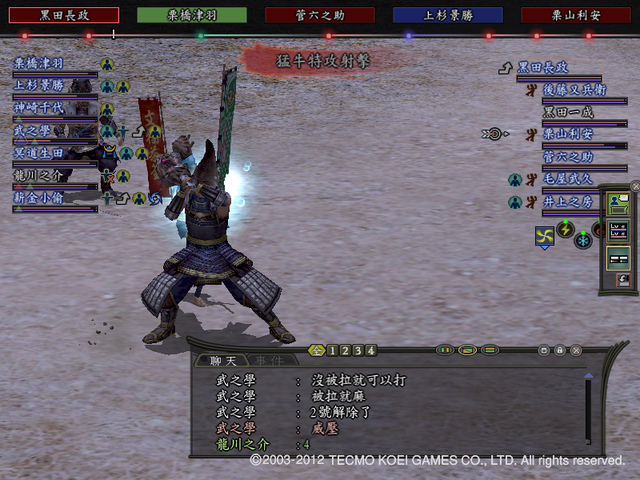The image size is (640, 480).
Task: Activate the lightning bolt skill icon
Action: click(566, 230)
